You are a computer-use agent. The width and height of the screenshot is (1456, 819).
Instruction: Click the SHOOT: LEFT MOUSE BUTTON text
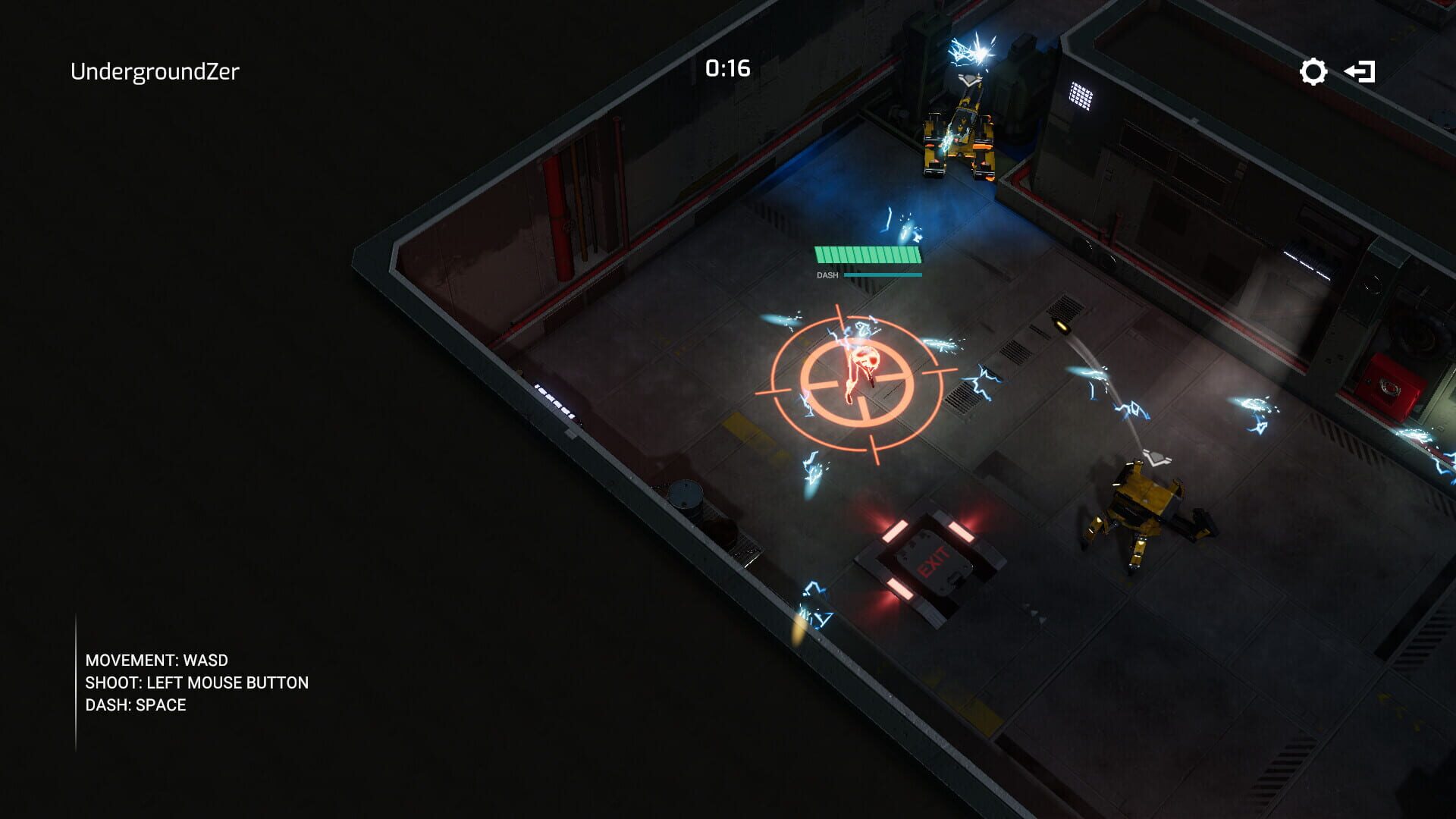(x=196, y=682)
